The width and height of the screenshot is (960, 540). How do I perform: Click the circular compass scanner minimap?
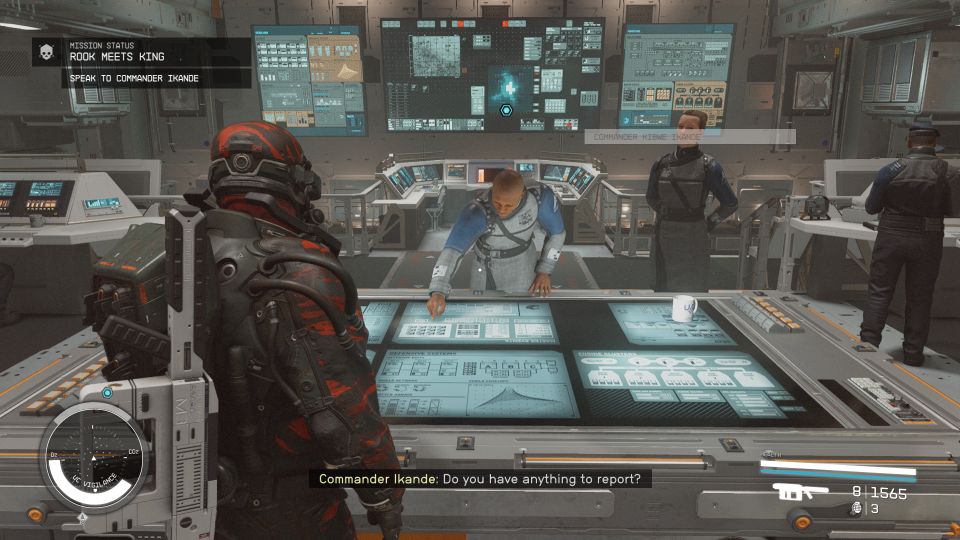coord(94,453)
